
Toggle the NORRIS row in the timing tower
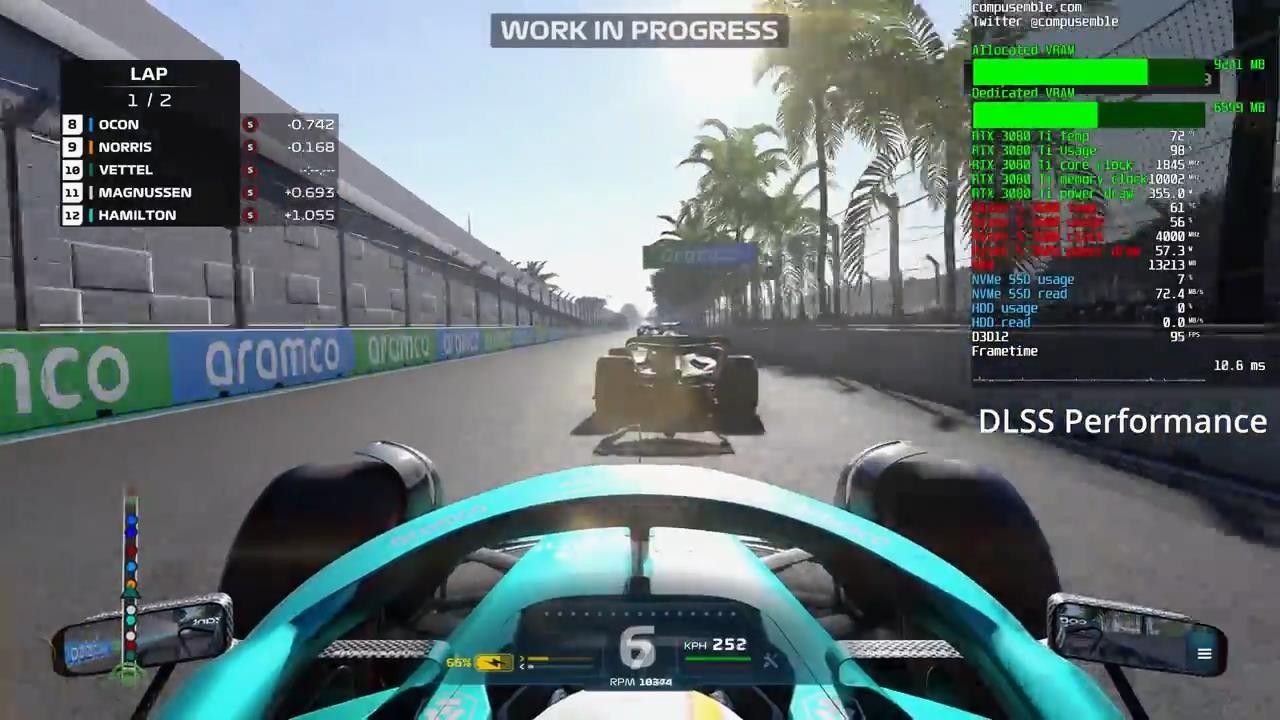click(125, 147)
